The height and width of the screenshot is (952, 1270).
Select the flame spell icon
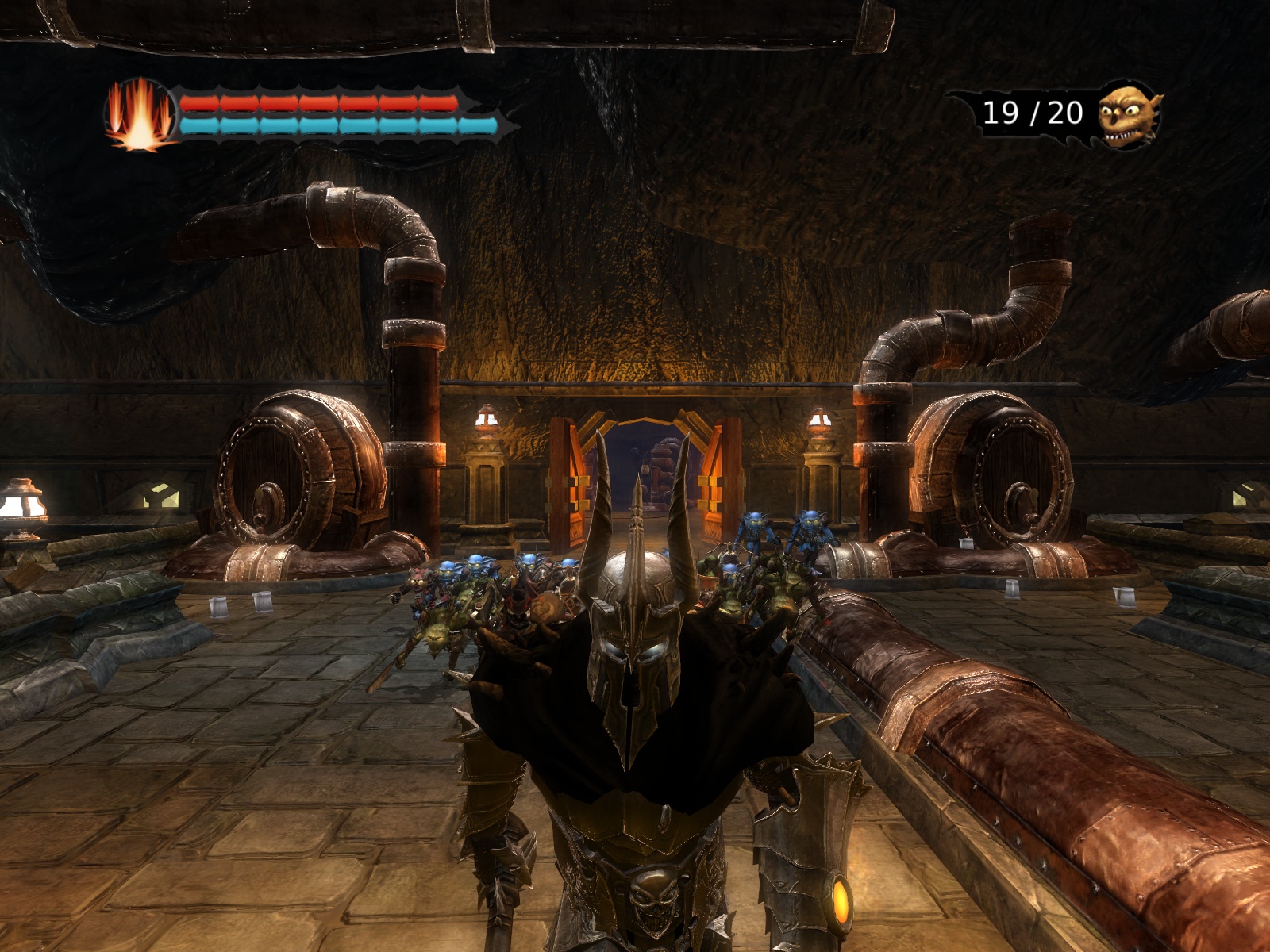coord(140,115)
